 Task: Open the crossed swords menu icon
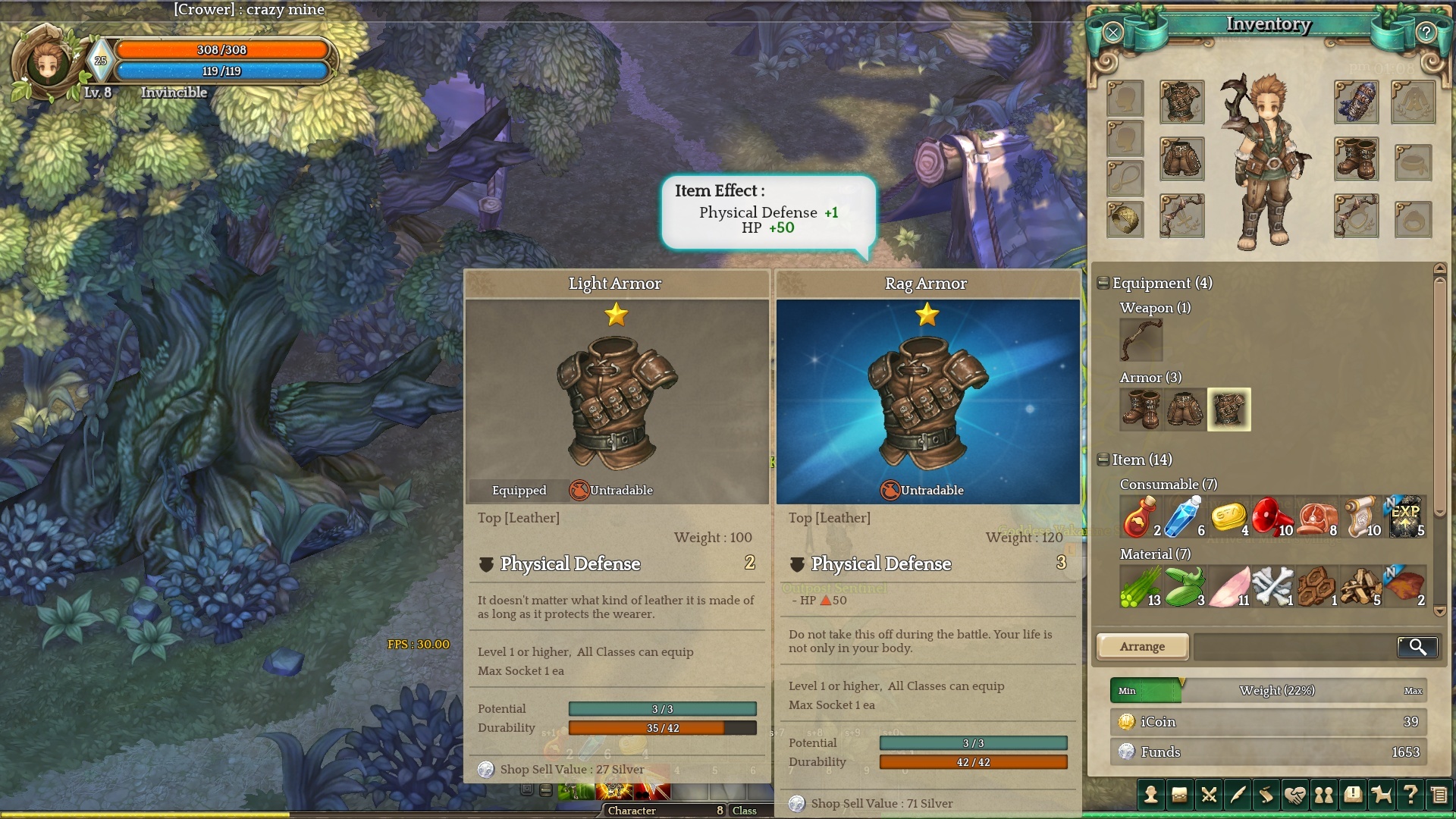click(1209, 795)
